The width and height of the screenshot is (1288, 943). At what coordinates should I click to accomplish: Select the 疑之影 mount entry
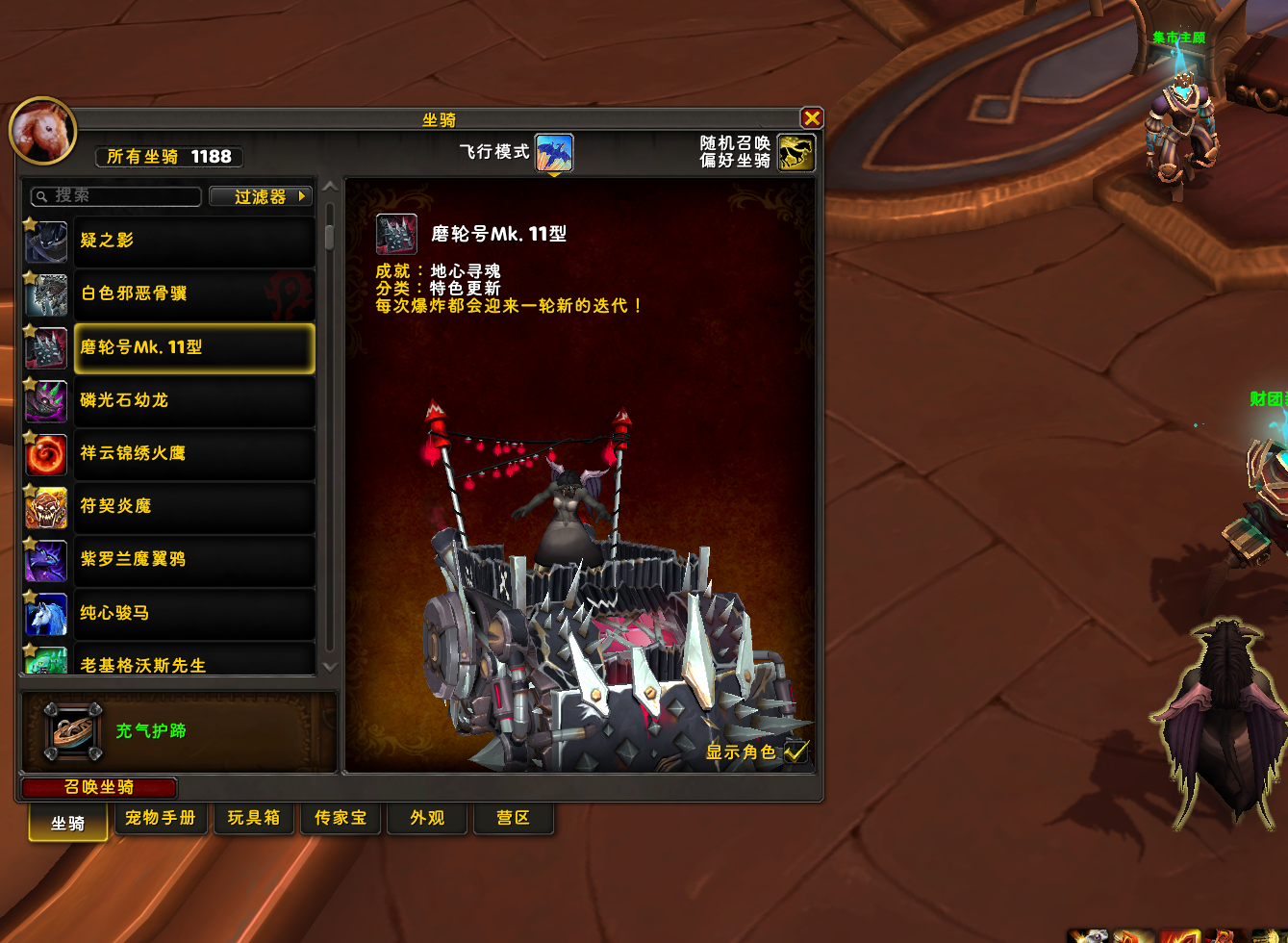(x=193, y=241)
